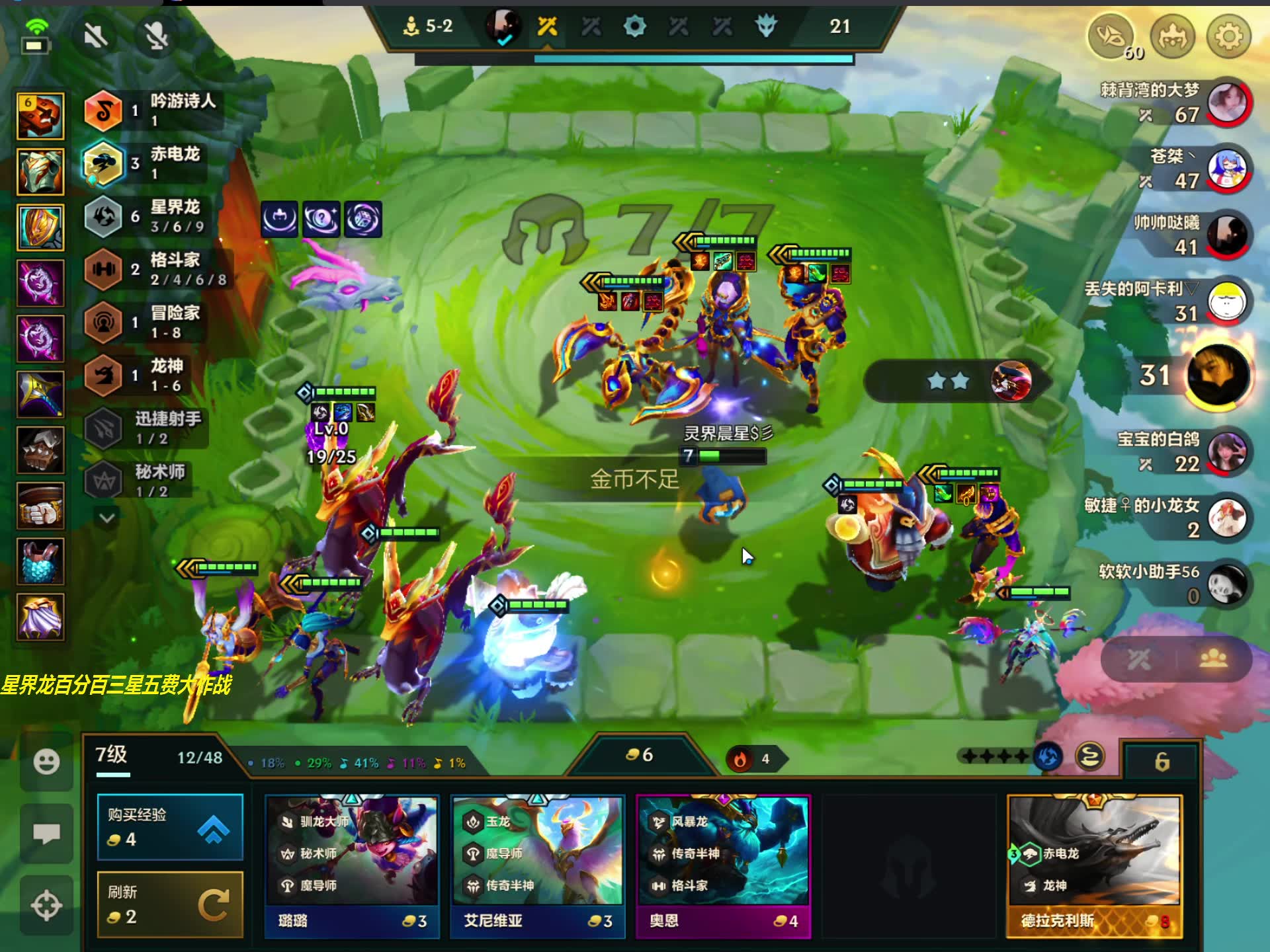Image resolution: width=1270 pixels, height=952 pixels.
Task: Refresh the shop with the 刷新 button
Action: click(170, 904)
